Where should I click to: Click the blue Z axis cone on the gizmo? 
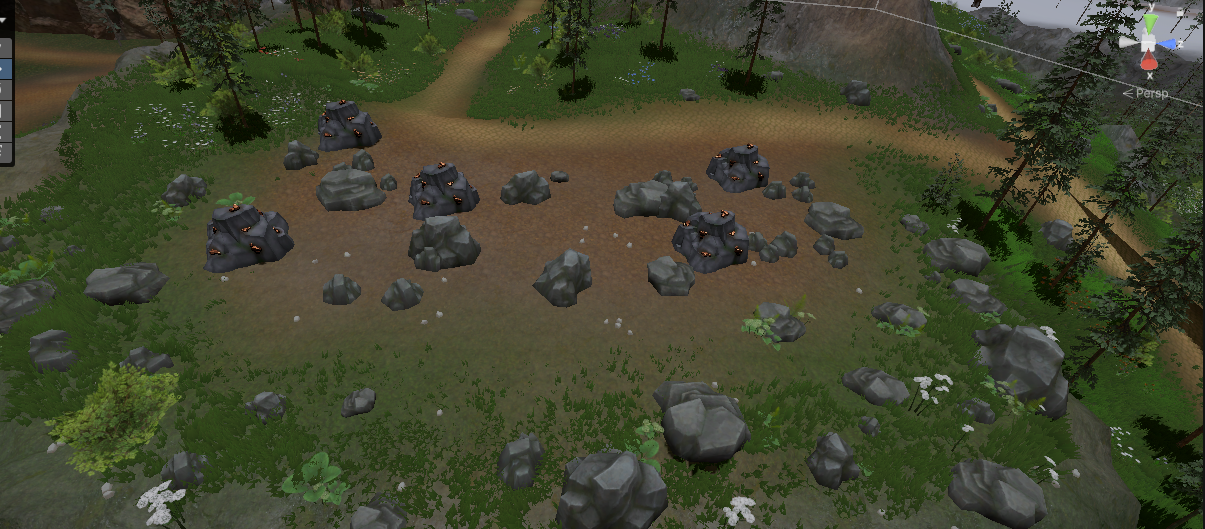[1171, 45]
